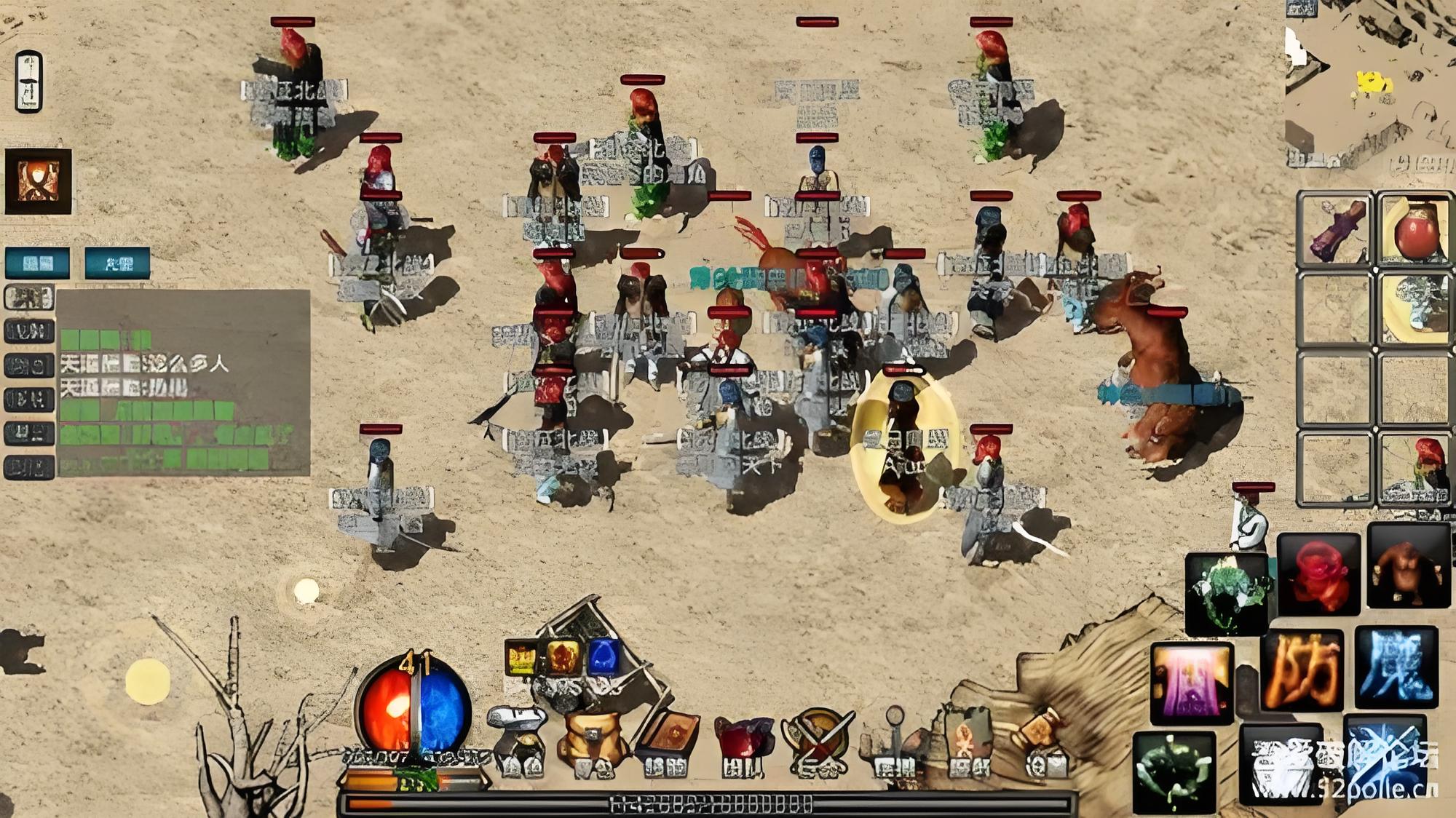Image resolution: width=1456 pixels, height=818 pixels.
Task: Select the purple item inventory slot
Action: pos(1335,229)
